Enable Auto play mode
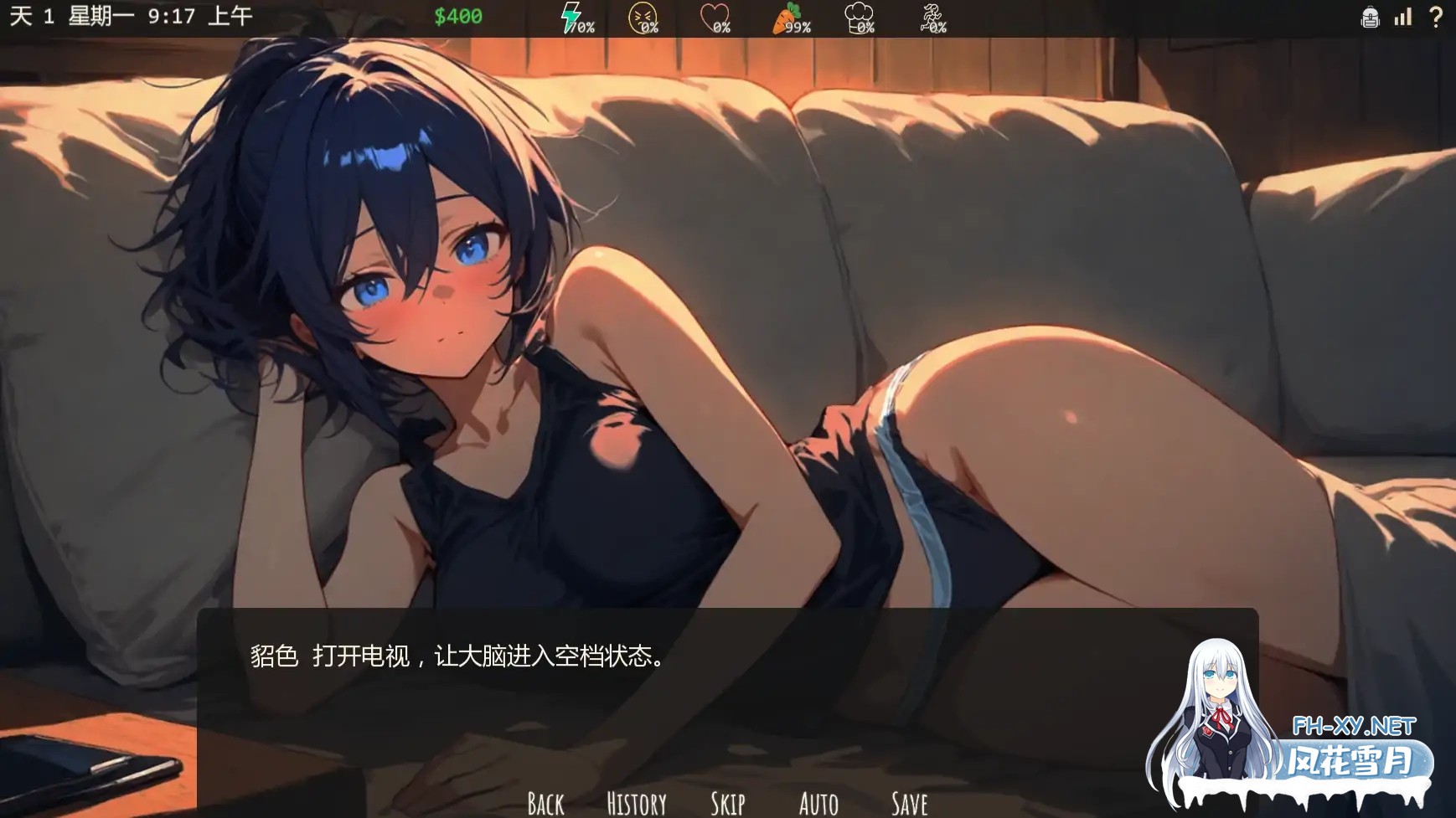 coord(818,802)
